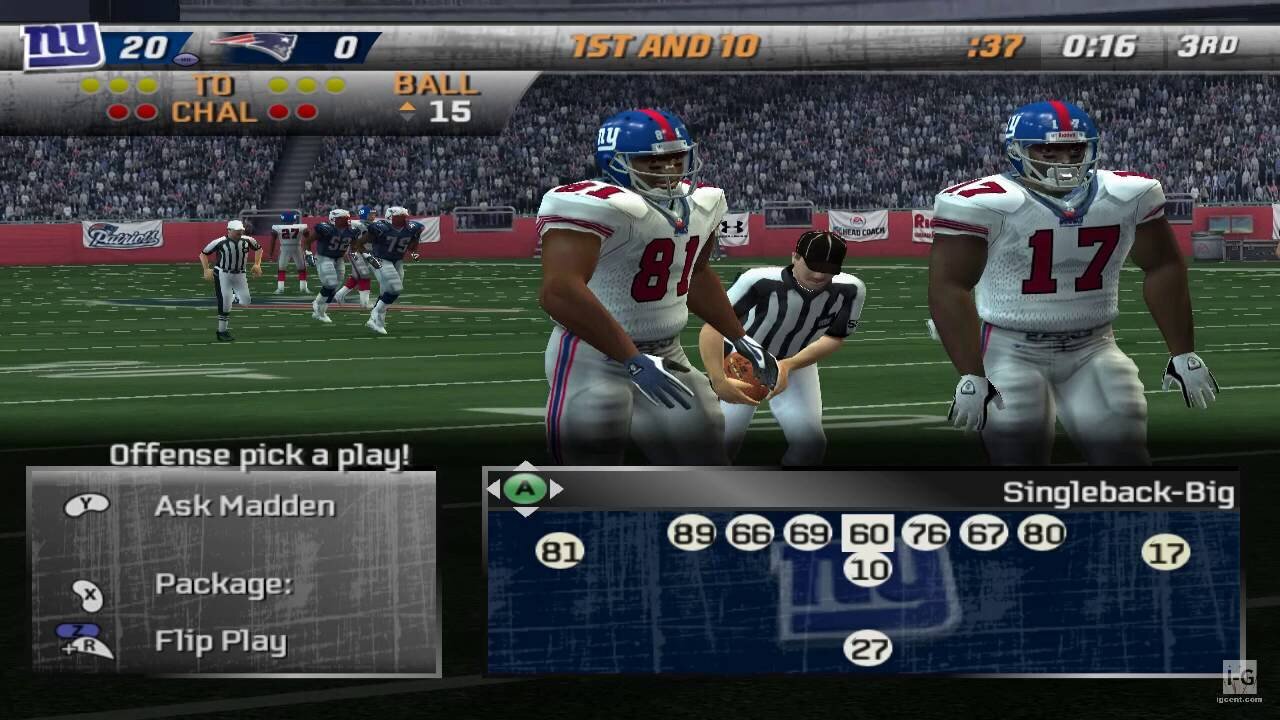
Task: Choose the Ask Madden option
Action: (x=244, y=506)
